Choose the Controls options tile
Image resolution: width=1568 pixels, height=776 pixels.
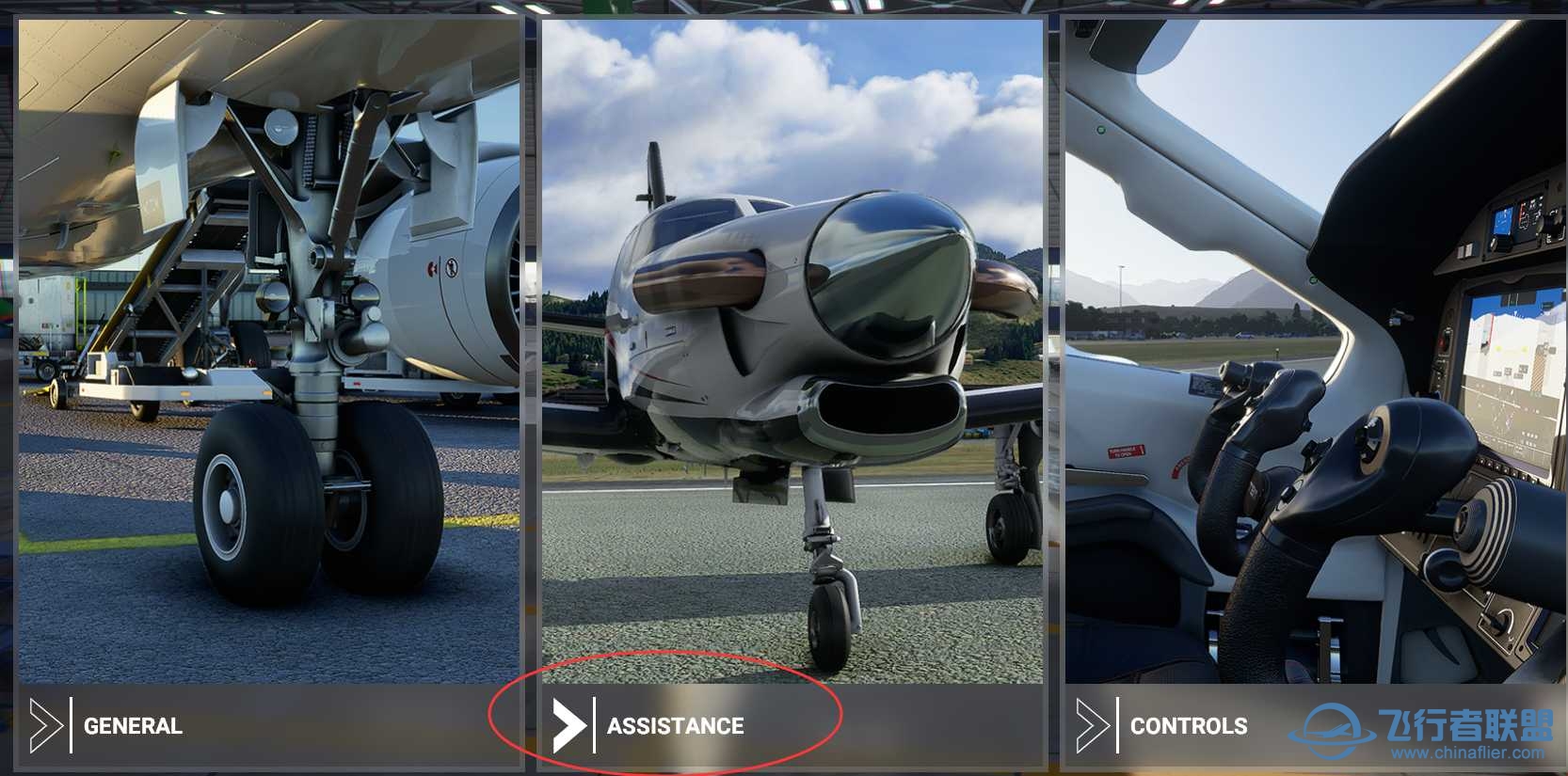click(1314, 395)
